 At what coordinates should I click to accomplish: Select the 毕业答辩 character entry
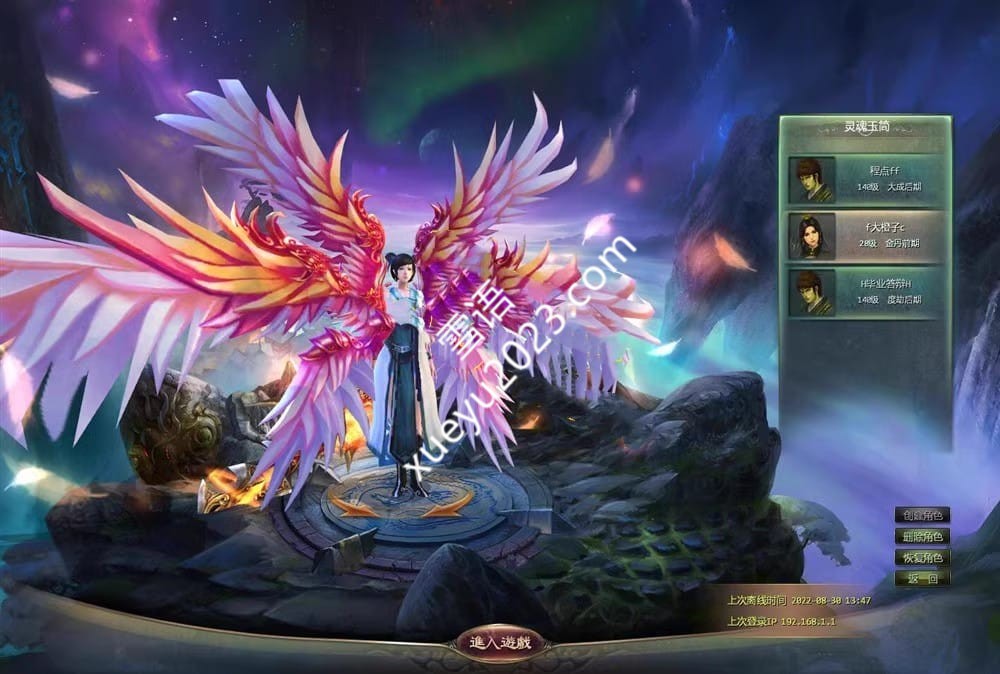pyautogui.click(x=866, y=292)
